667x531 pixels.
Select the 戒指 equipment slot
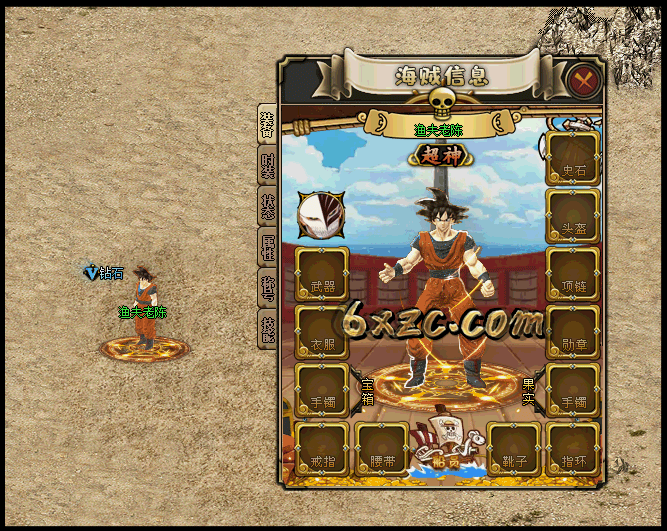322,448
